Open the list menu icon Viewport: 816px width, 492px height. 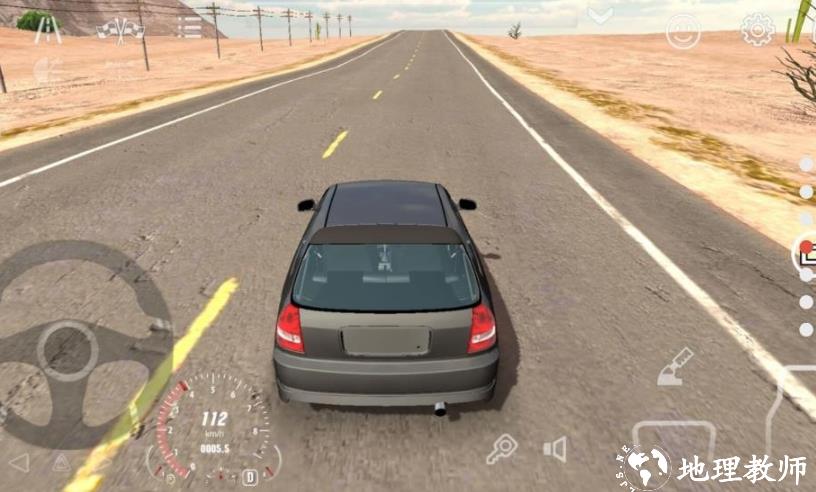point(189,27)
